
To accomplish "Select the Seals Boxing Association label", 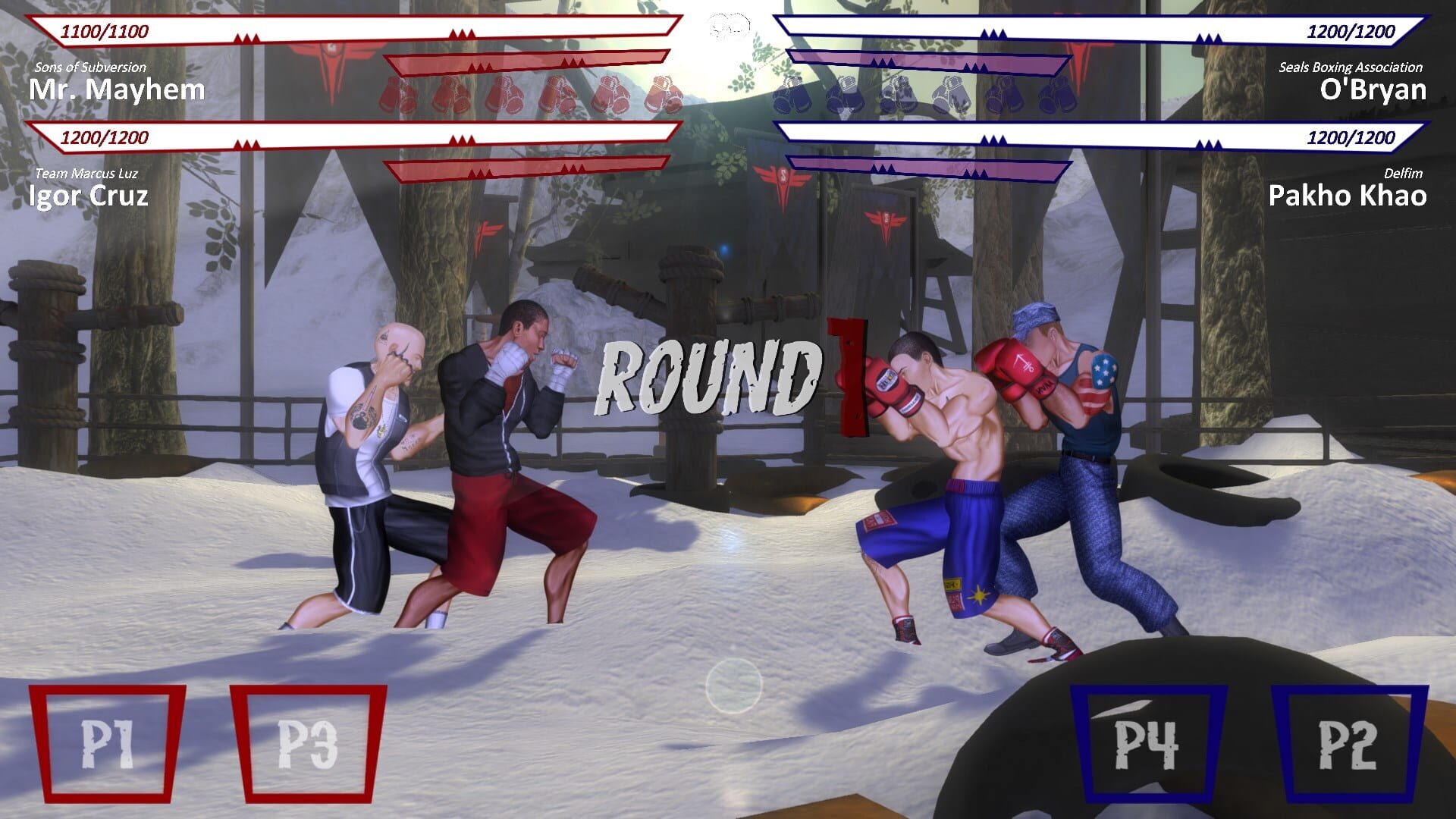I will 1350,67.
